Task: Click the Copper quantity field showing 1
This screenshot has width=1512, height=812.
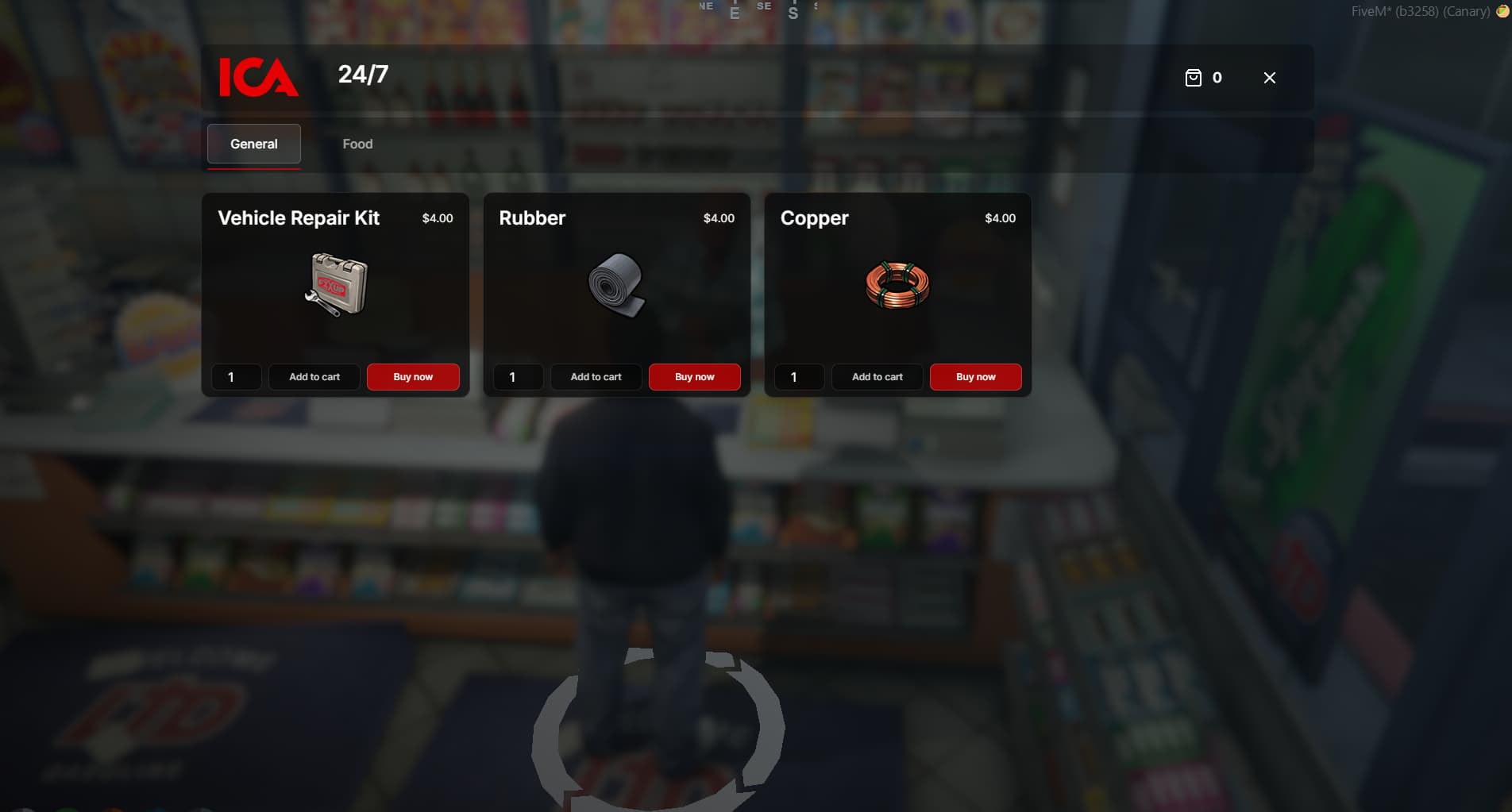Action: (799, 377)
